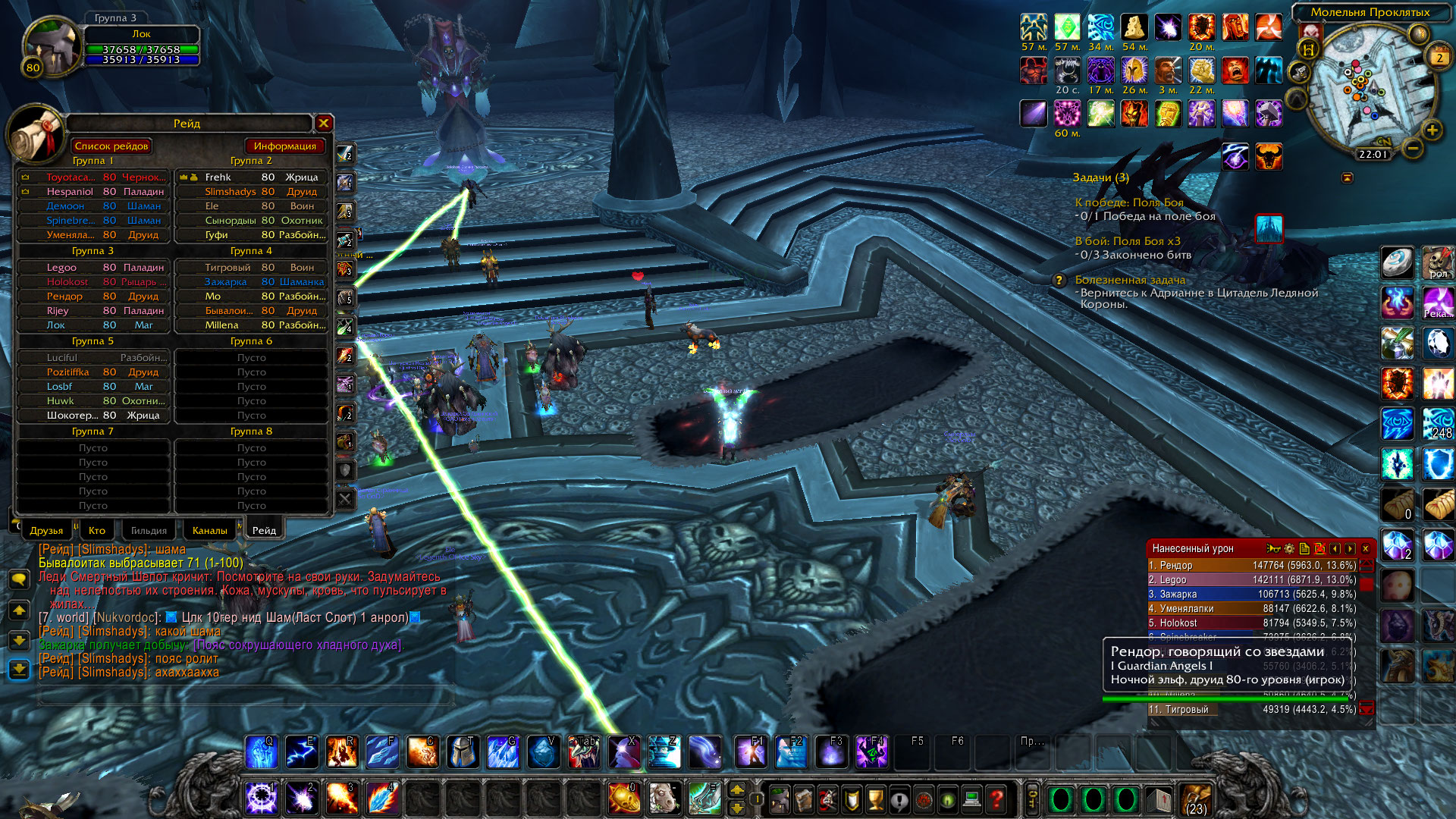The height and width of the screenshot is (819, 1456).
Task: Switch to the Кто tab
Action: (97, 530)
